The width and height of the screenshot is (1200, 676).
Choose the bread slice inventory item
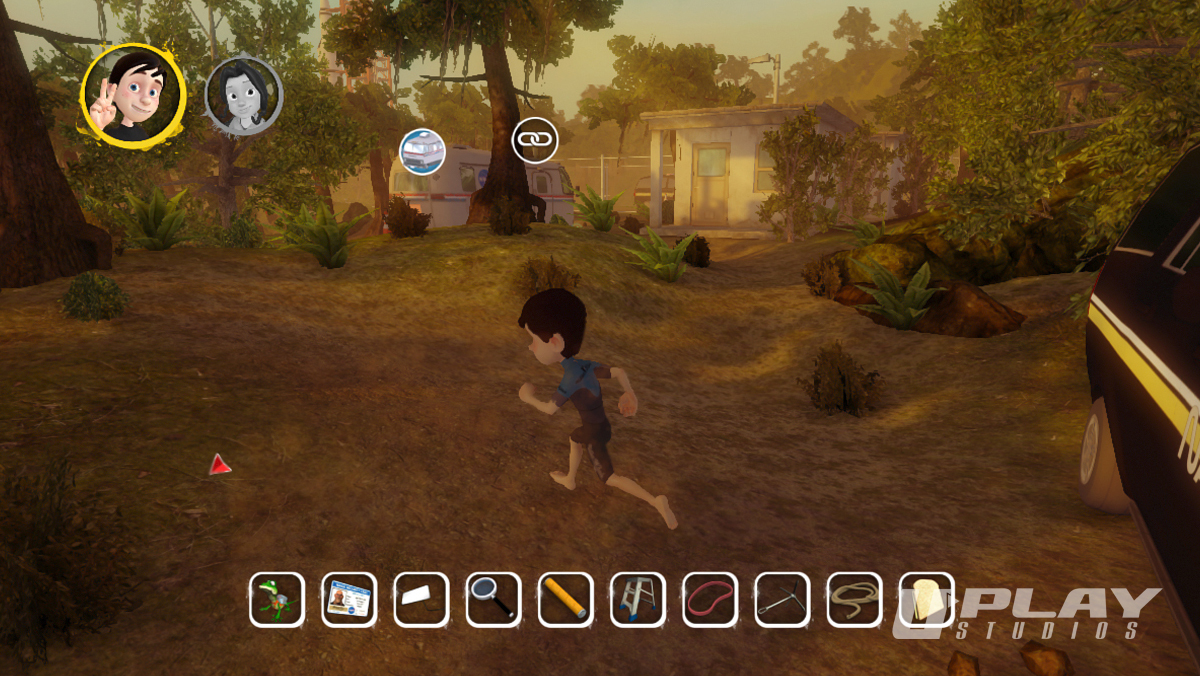point(927,599)
